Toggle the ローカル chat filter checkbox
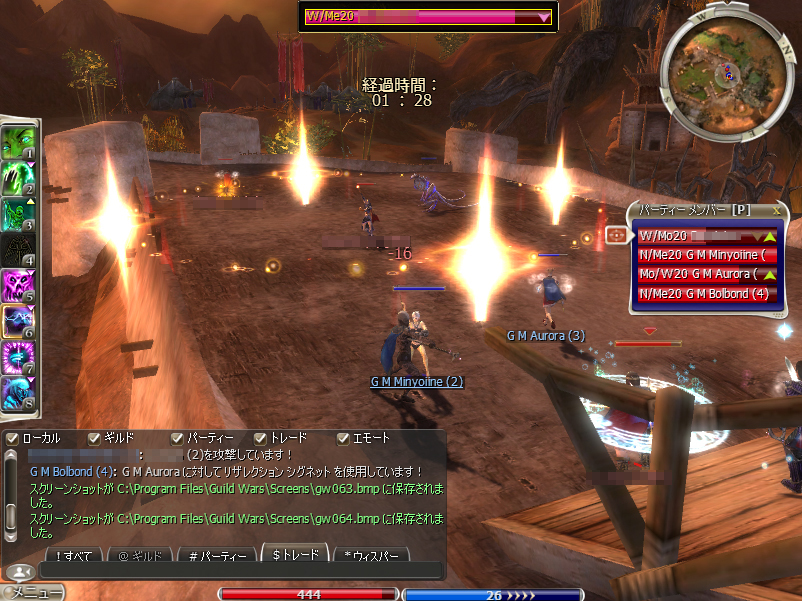Viewport: 802px width, 601px height. click(12, 438)
